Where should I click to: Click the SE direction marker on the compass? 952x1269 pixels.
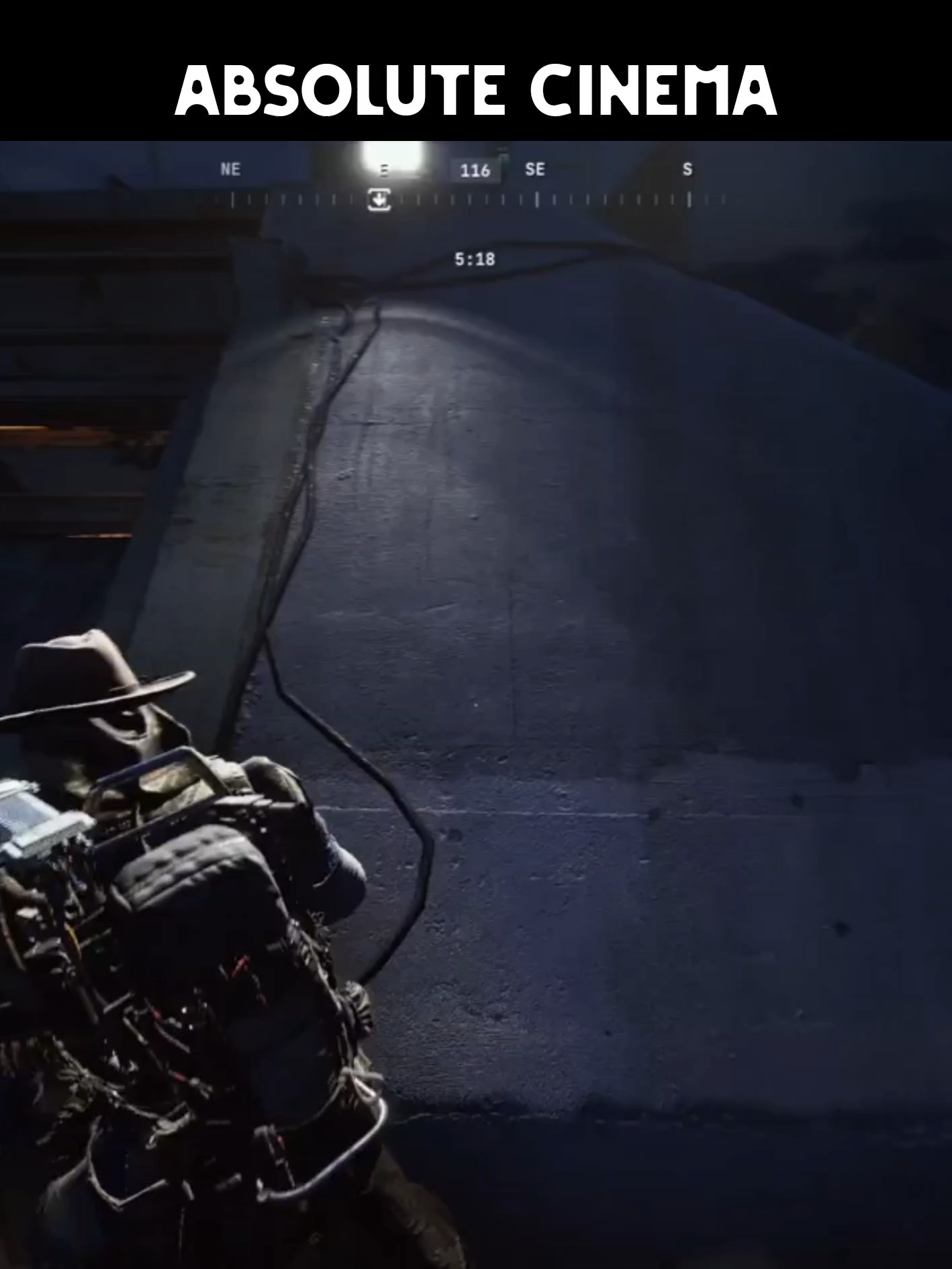[536, 169]
